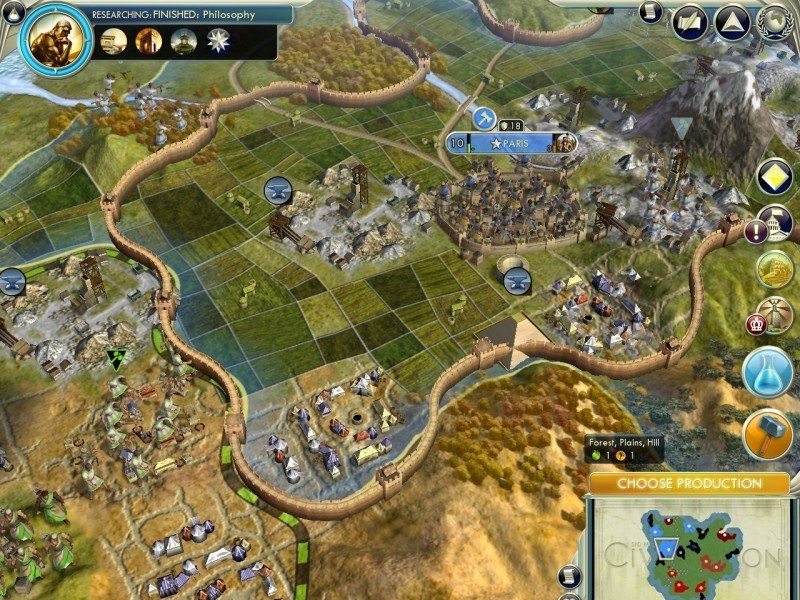Screen dimensions: 800x600
Task: Click the scroll button beside the minimap
Action: 569,575
